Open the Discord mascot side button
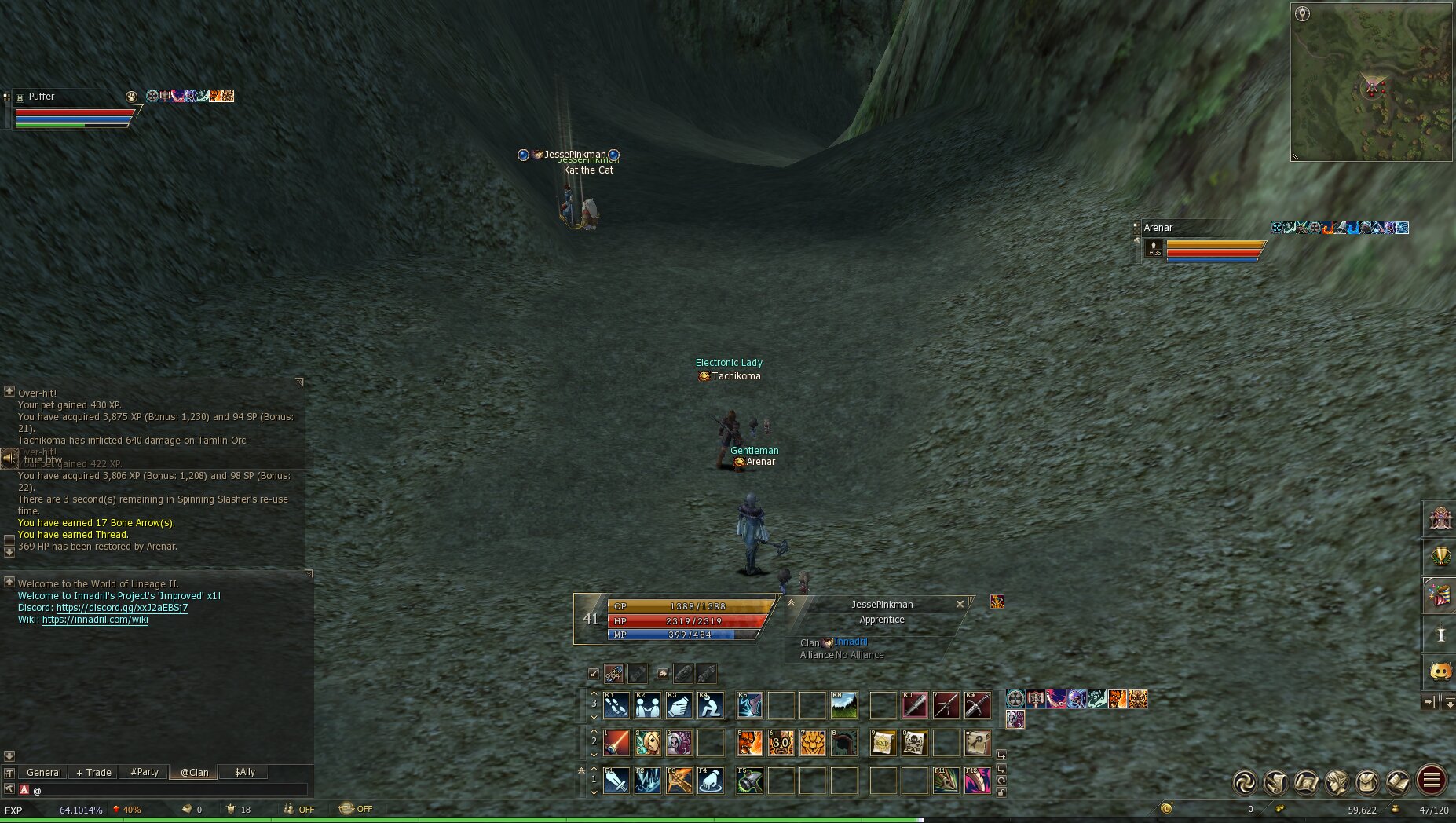 (1440, 671)
